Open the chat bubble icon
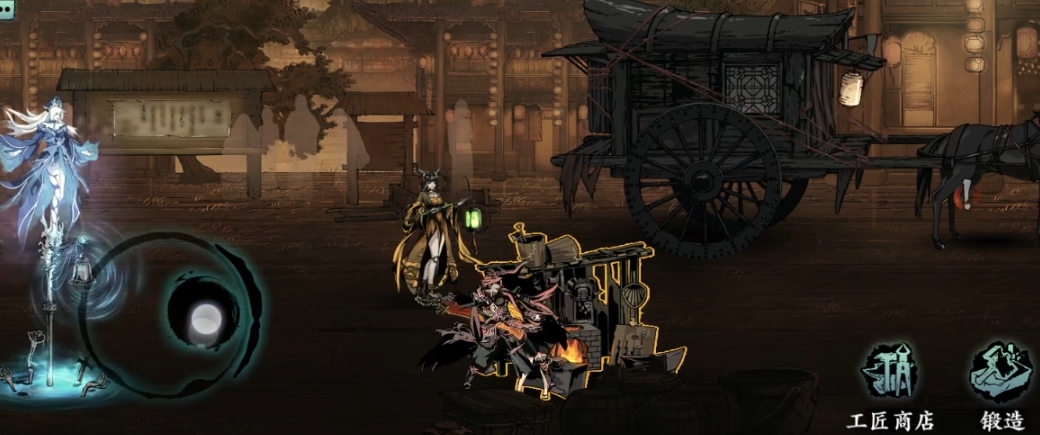 (x=6, y=8)
